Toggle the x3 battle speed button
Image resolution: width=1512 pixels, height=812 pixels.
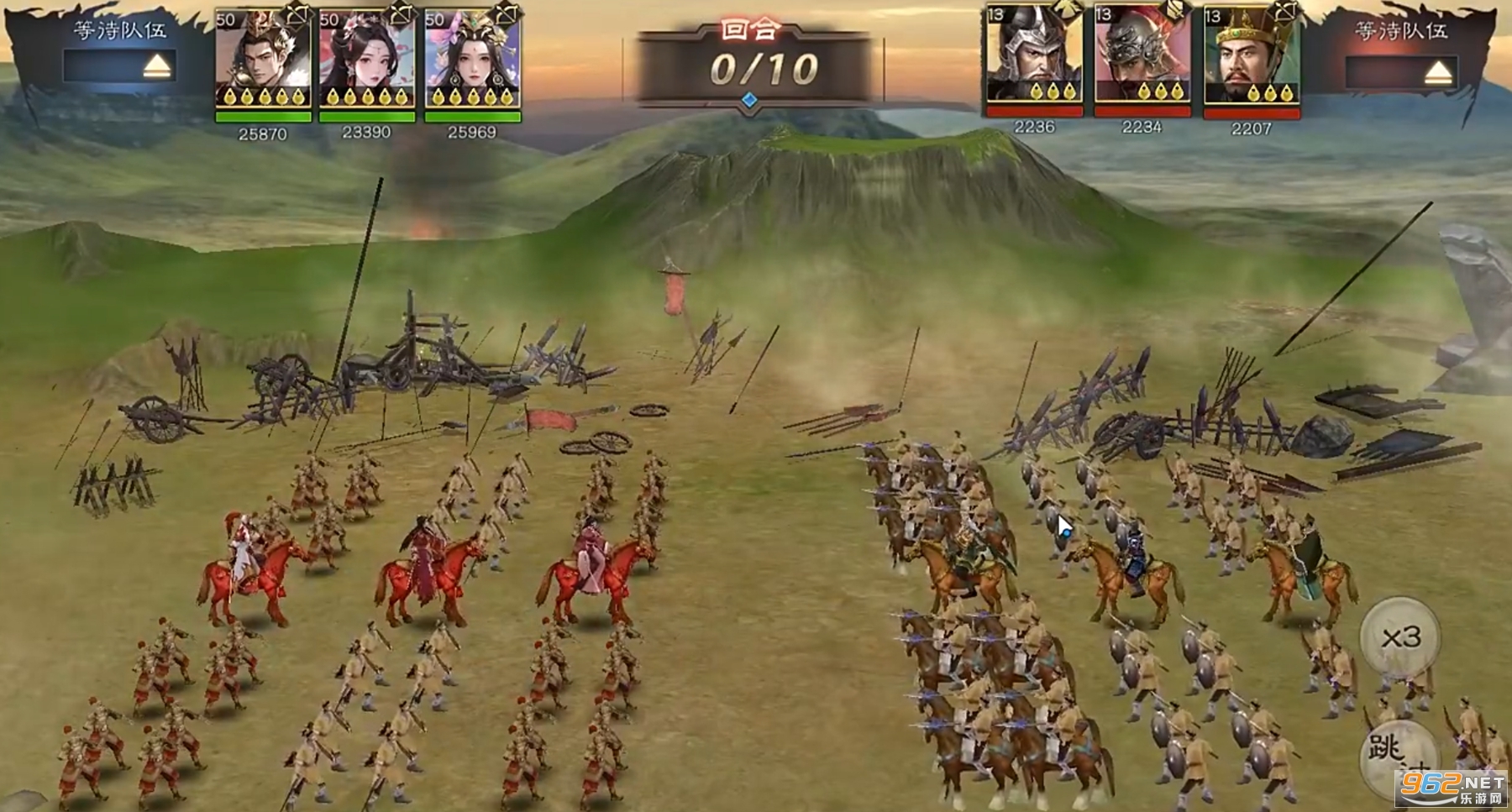click(1400, 637)
